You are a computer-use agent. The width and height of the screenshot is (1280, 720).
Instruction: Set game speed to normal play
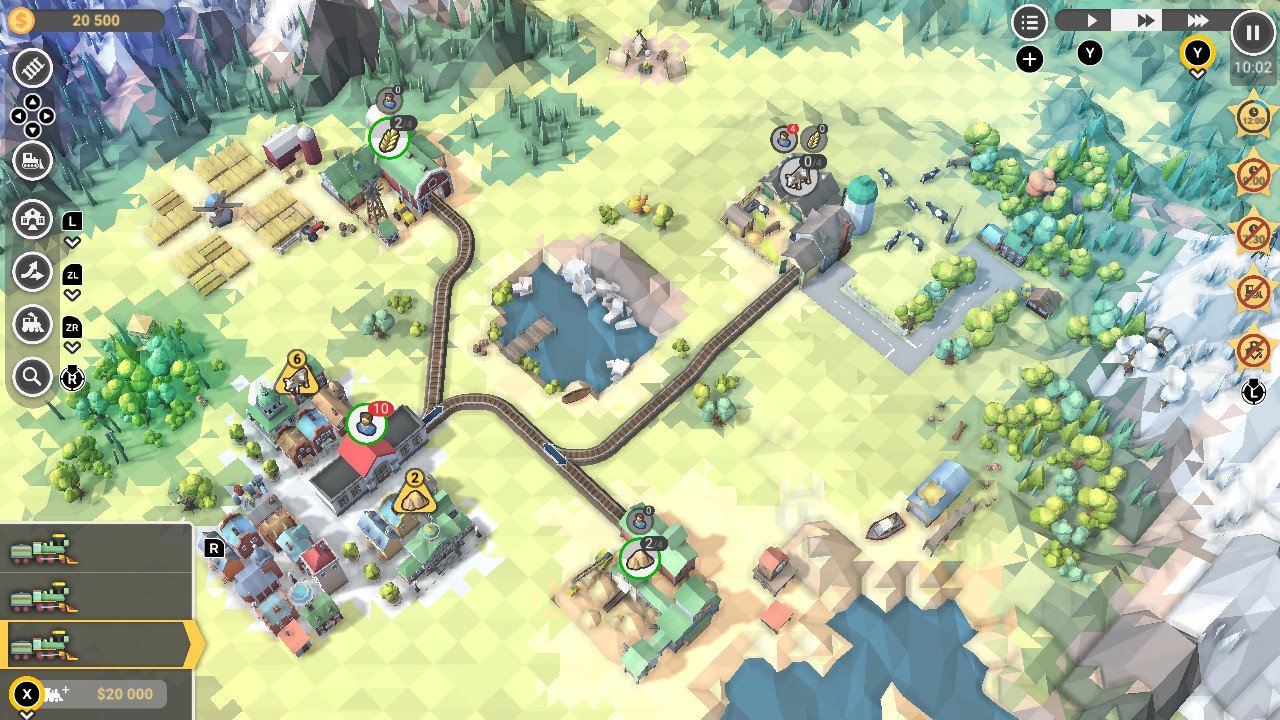click(x=1091, y=21)
